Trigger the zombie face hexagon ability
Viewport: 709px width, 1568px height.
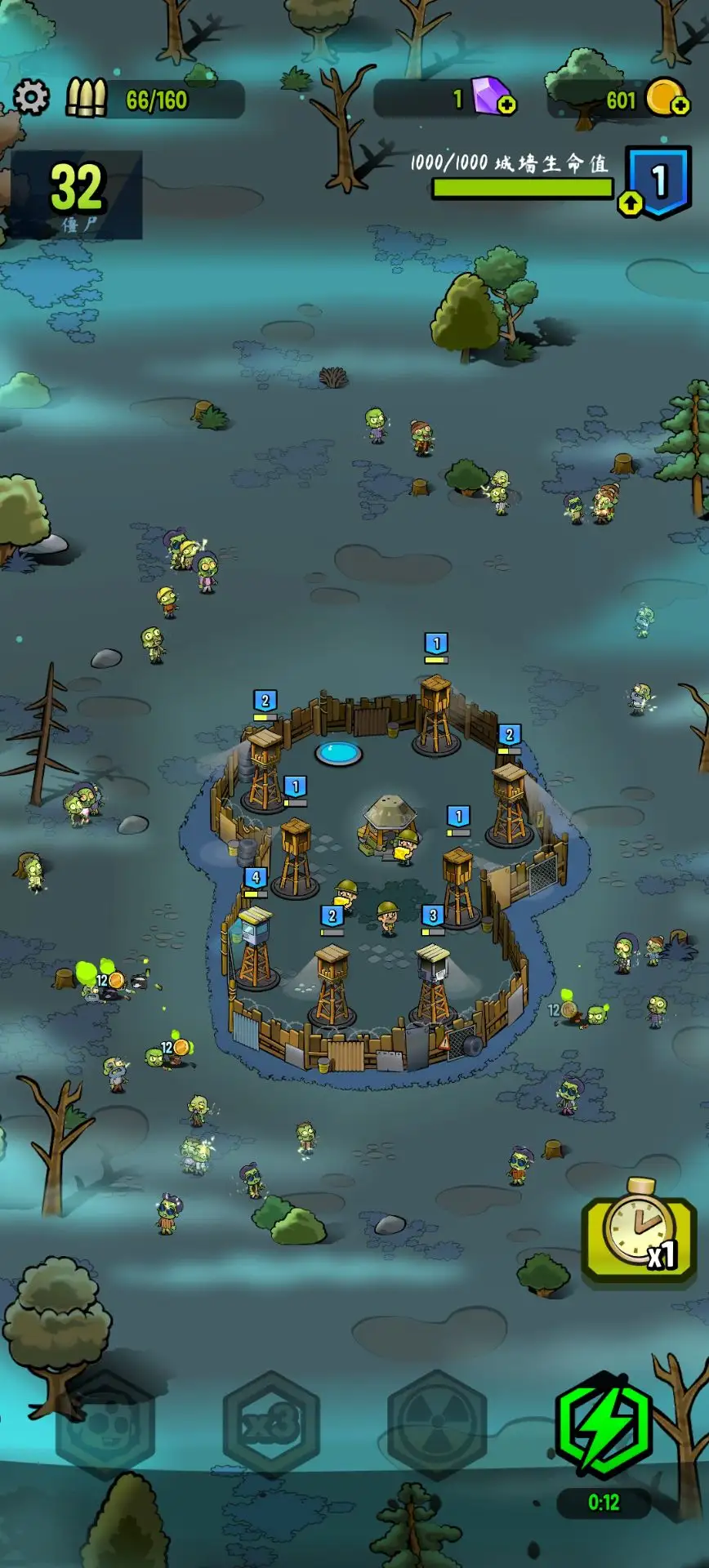pos(105,1424)
